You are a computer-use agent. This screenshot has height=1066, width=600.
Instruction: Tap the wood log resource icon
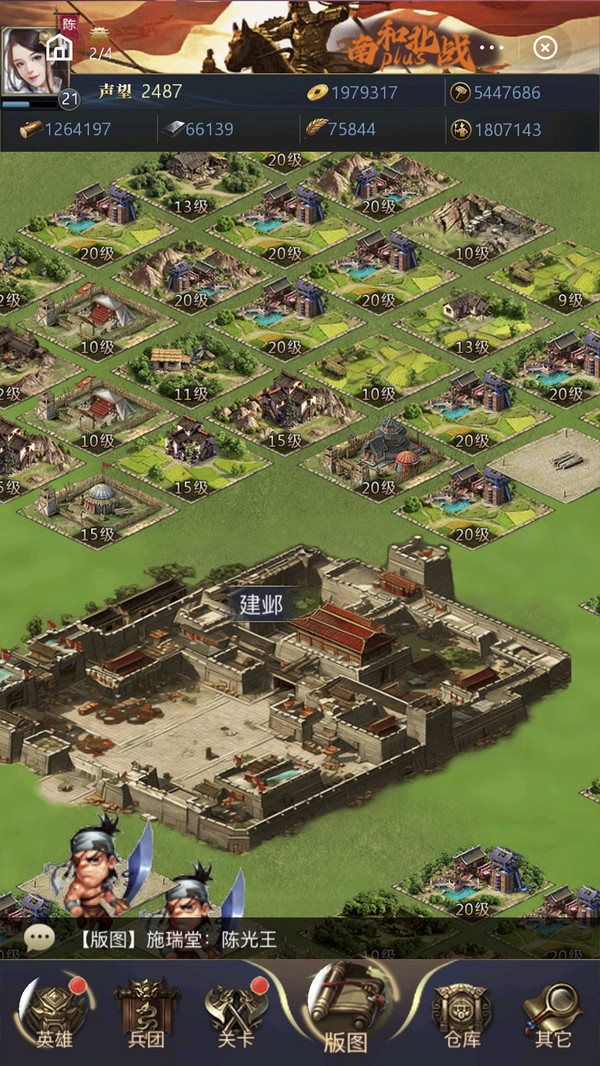click(x=31, y=129)
